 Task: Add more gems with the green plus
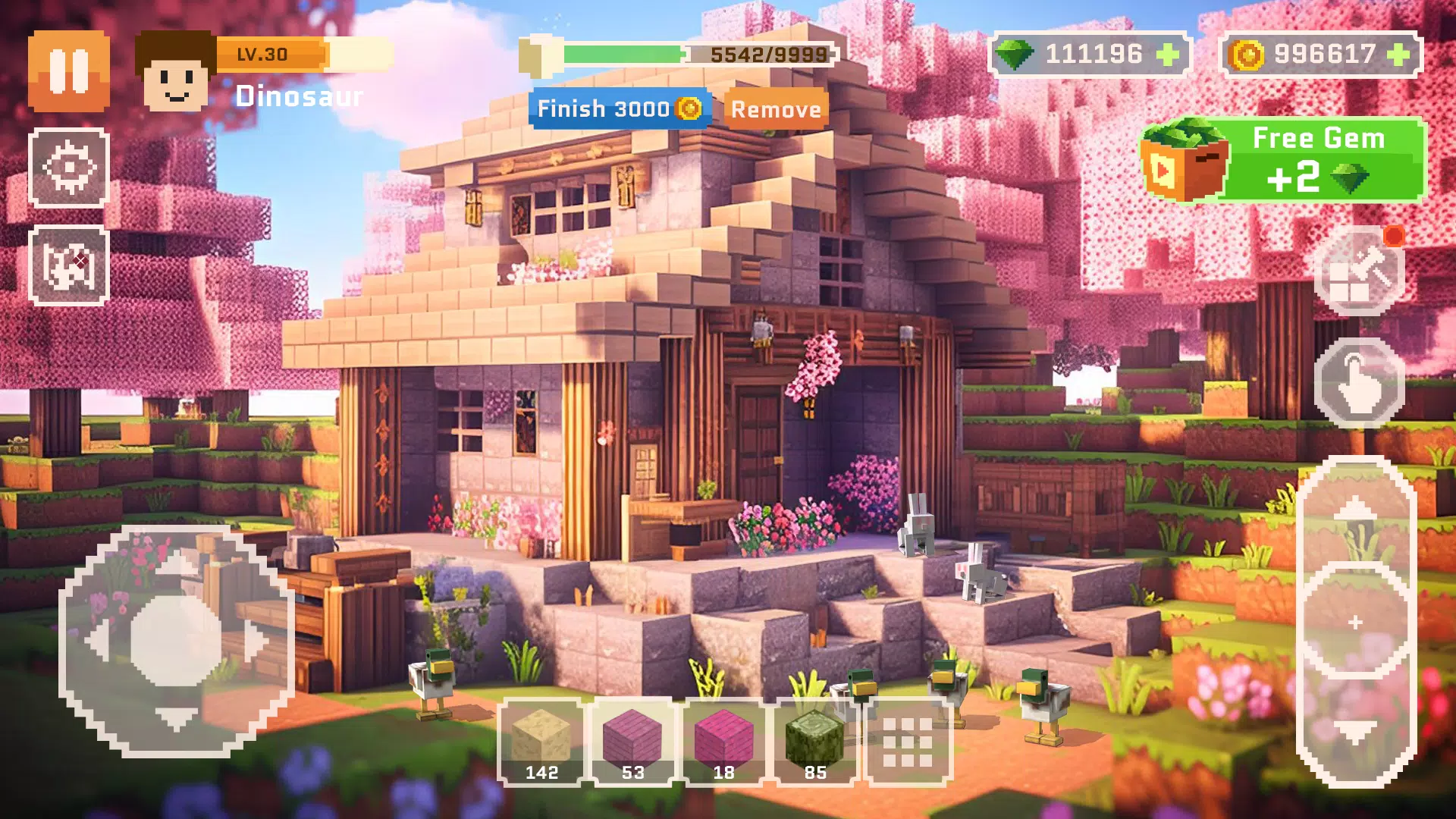(x=1167, y=55)
